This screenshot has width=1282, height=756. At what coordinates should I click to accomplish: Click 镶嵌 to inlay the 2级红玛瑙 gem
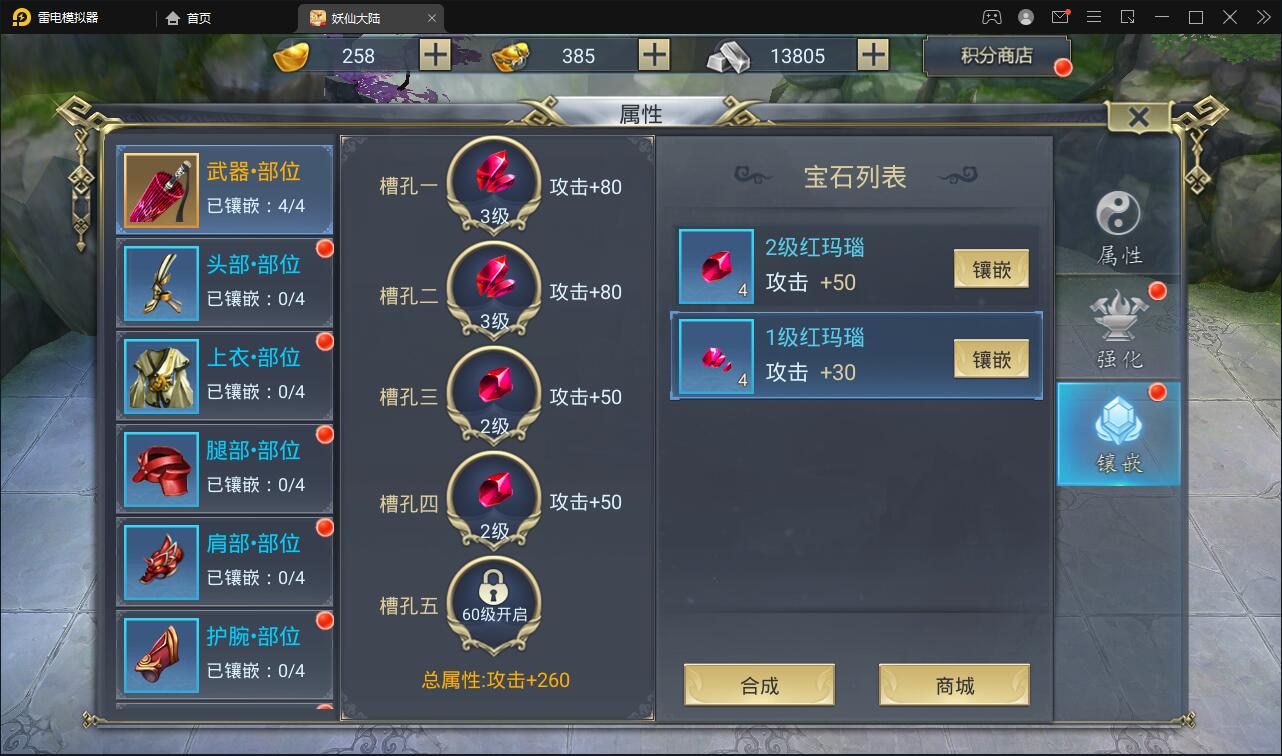(x=990, y=269)
